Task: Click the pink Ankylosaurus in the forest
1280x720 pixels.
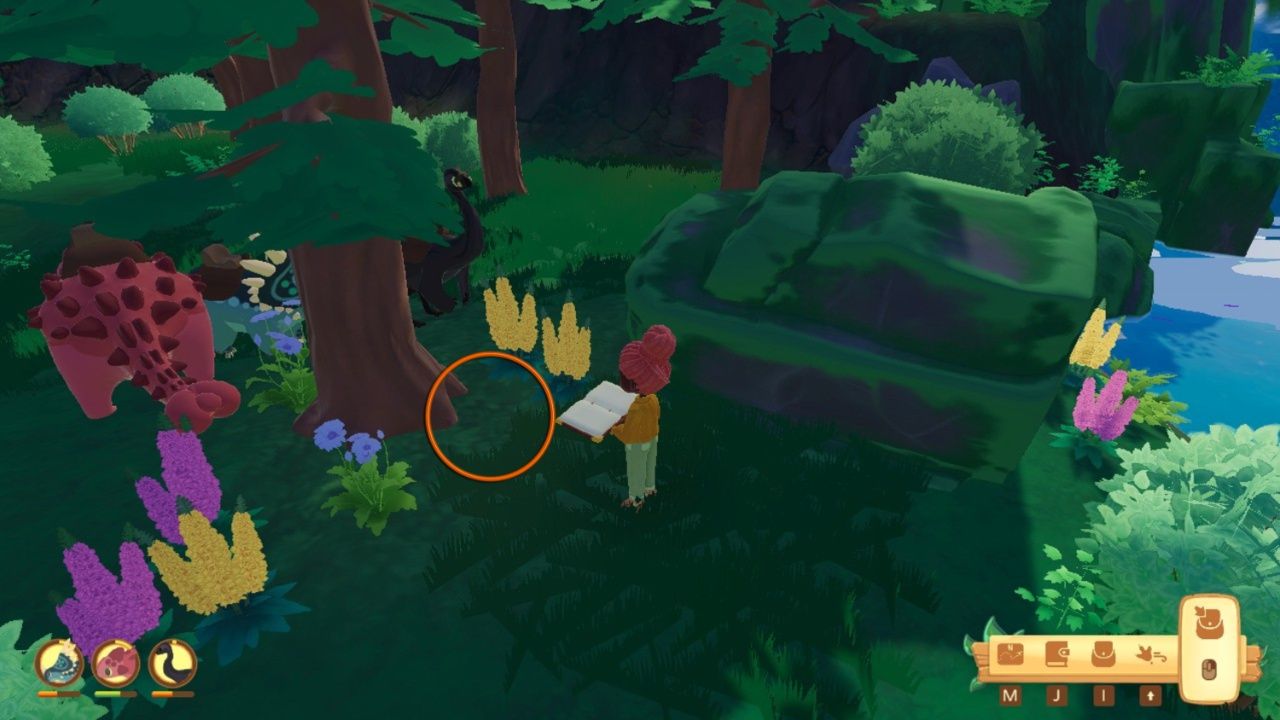Action: 120,330
